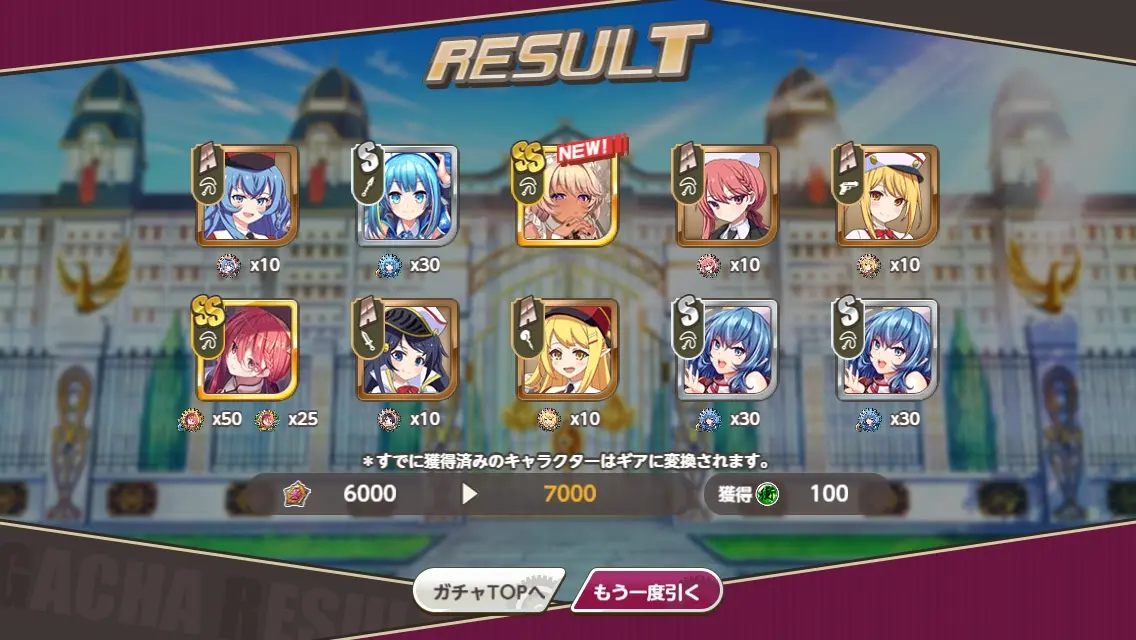Open the S-rank light-blue-haired girl with hat
1136x640 pixels.
[408, 196]
